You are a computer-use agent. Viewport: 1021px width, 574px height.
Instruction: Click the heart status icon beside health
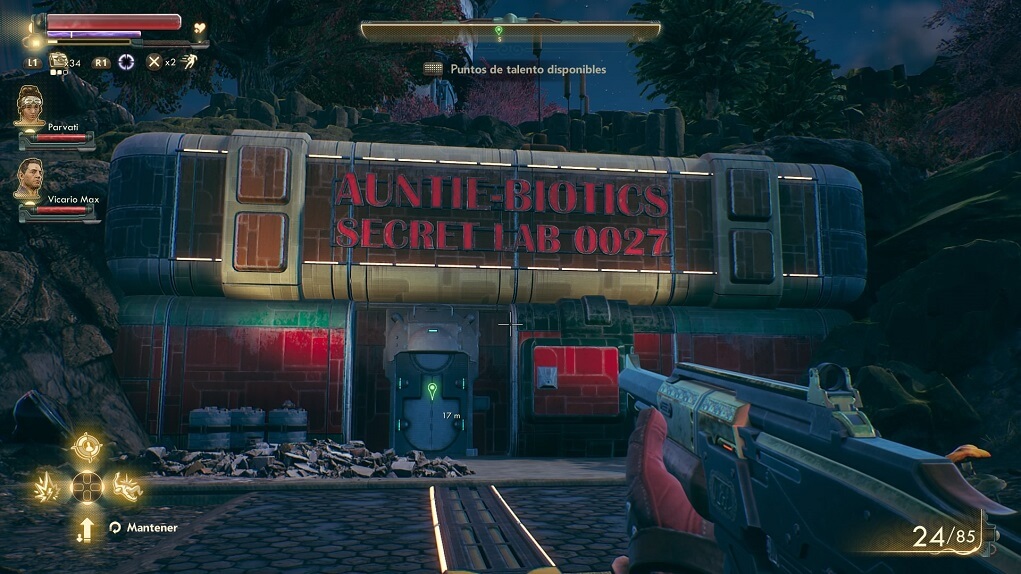point(199,29)
